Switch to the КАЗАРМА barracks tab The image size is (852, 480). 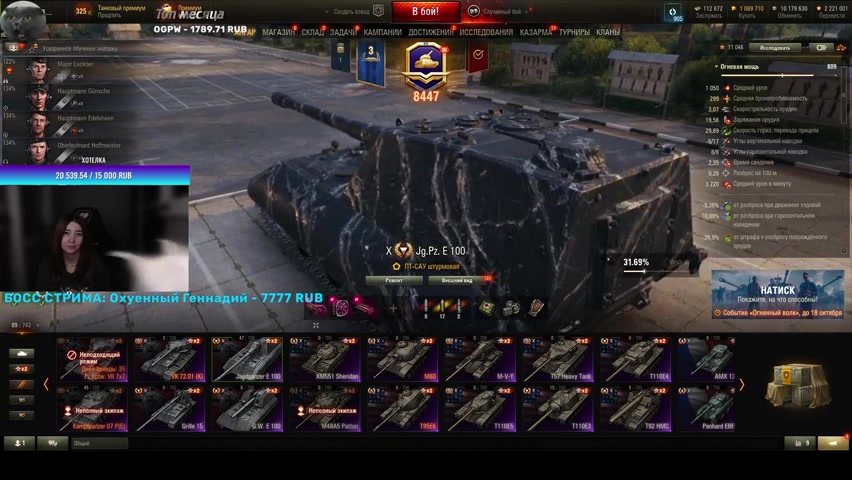[536, 32]
